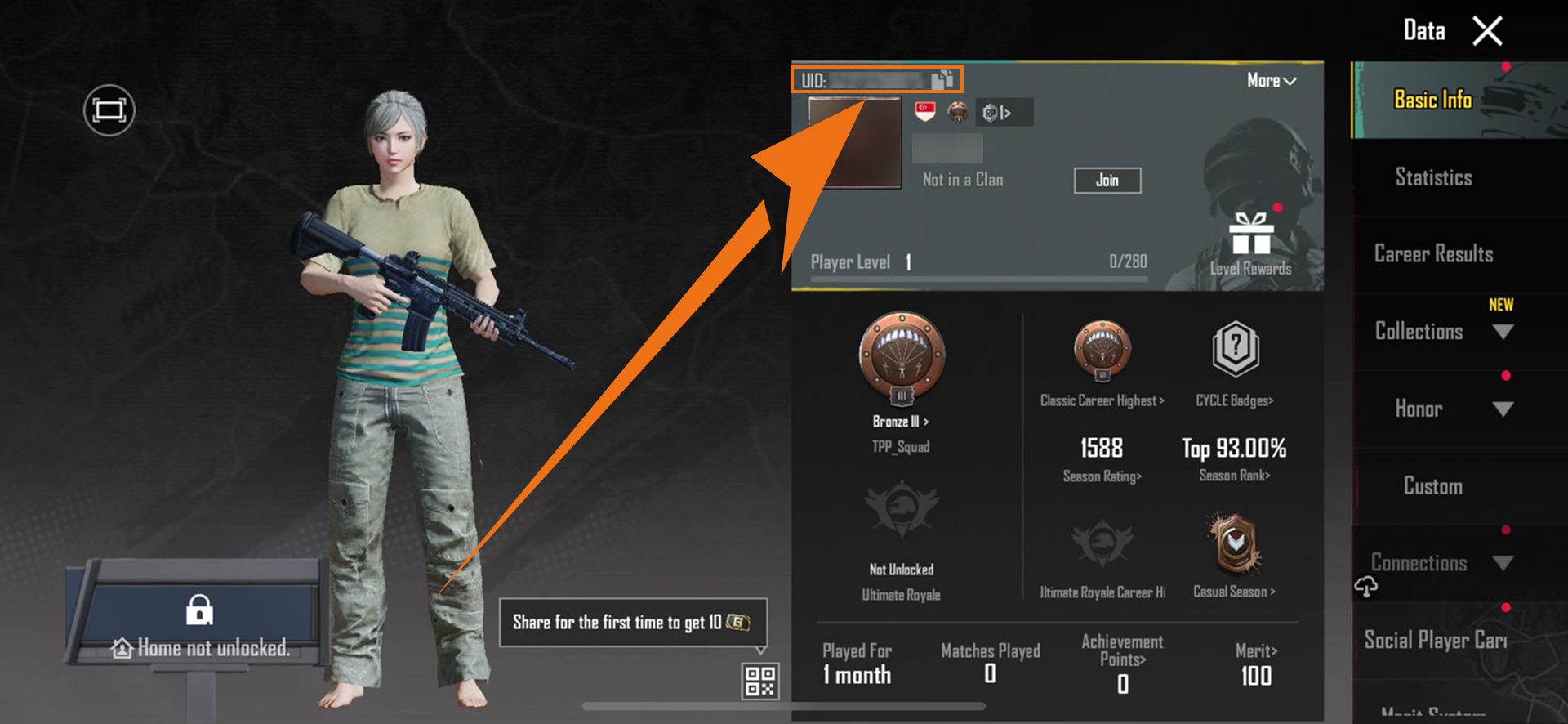Open the Career Results tab
1568x724 pixels.
[1433, 254]
